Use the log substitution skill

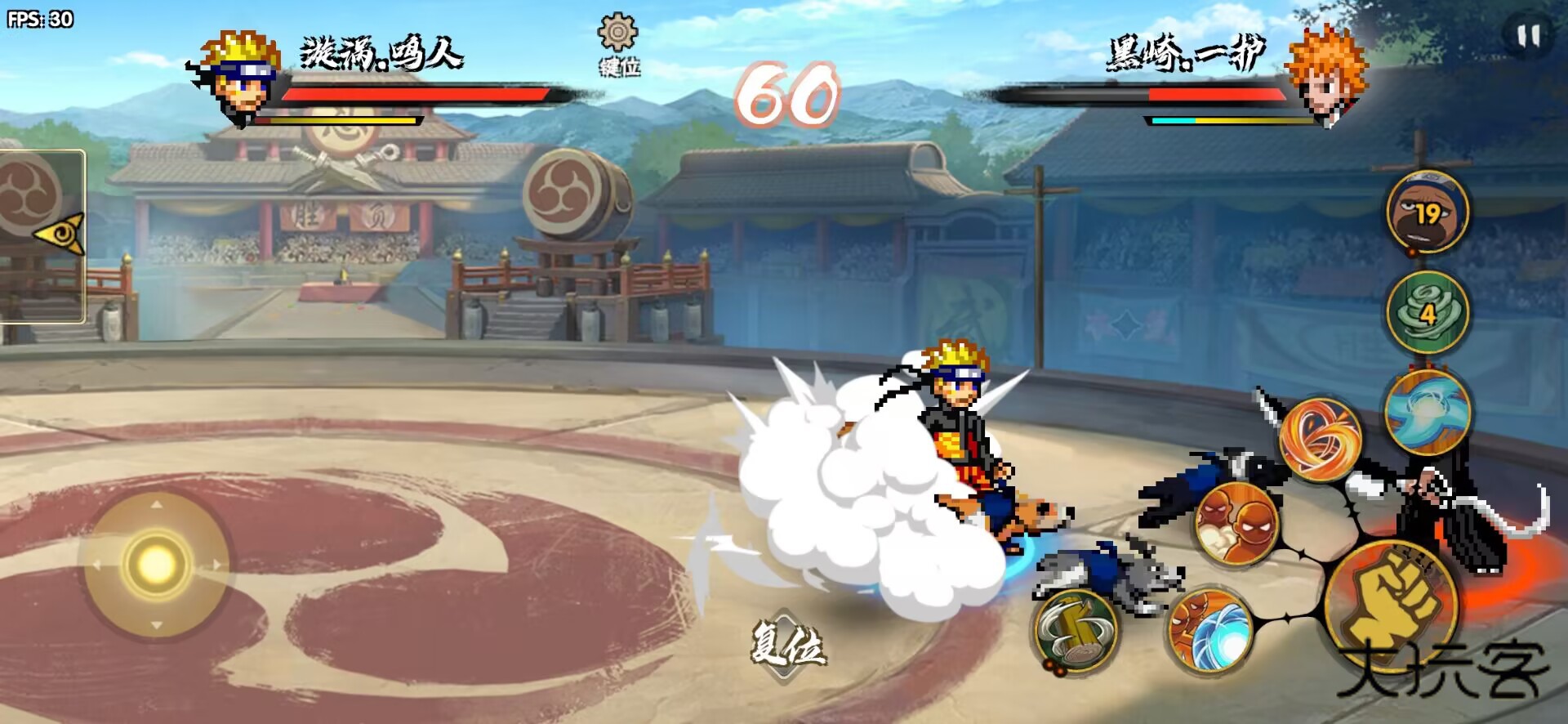pyautogui.click(x=1076, y=630)
